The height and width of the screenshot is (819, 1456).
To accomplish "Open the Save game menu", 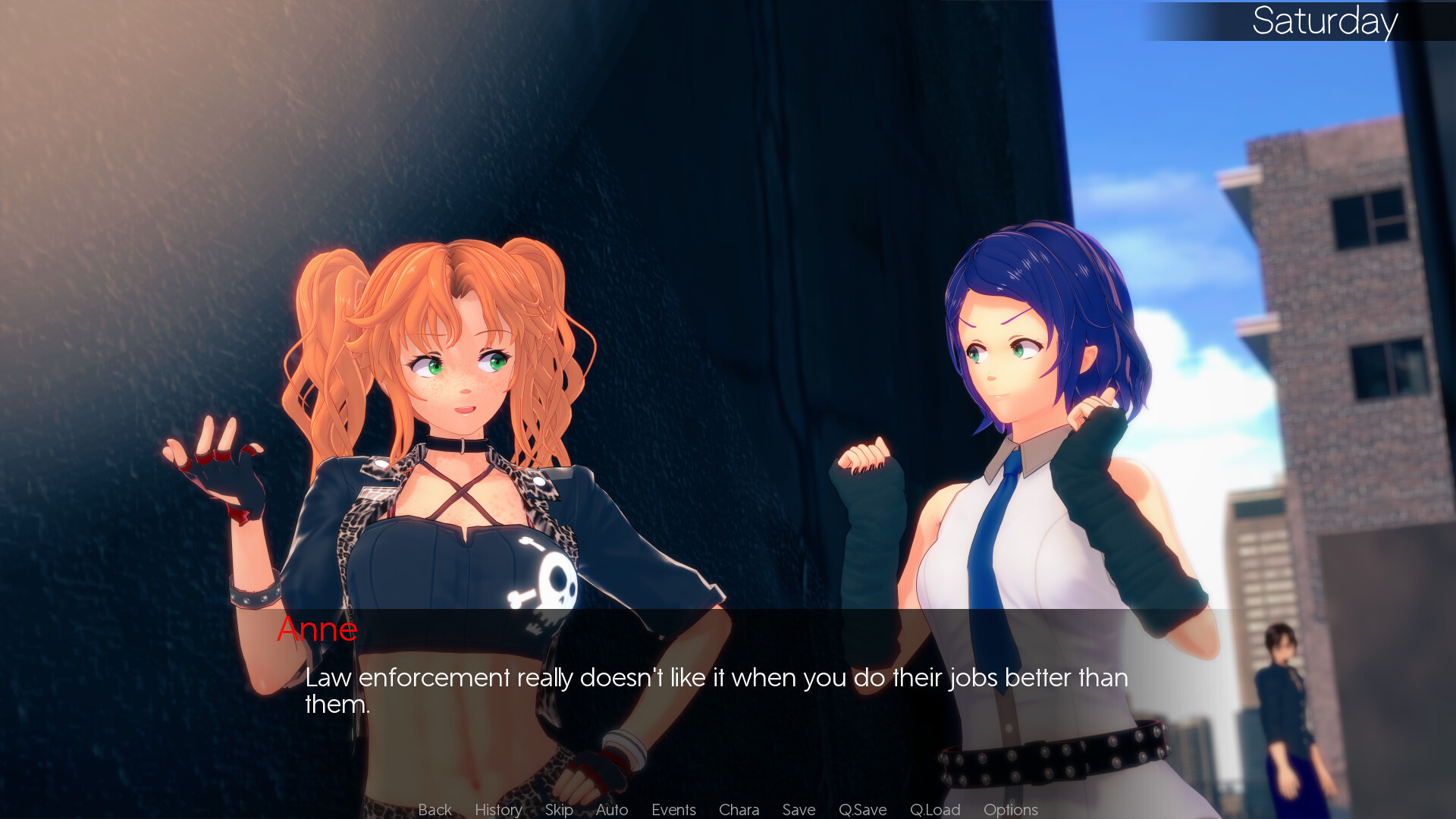I will coord(799,810).
